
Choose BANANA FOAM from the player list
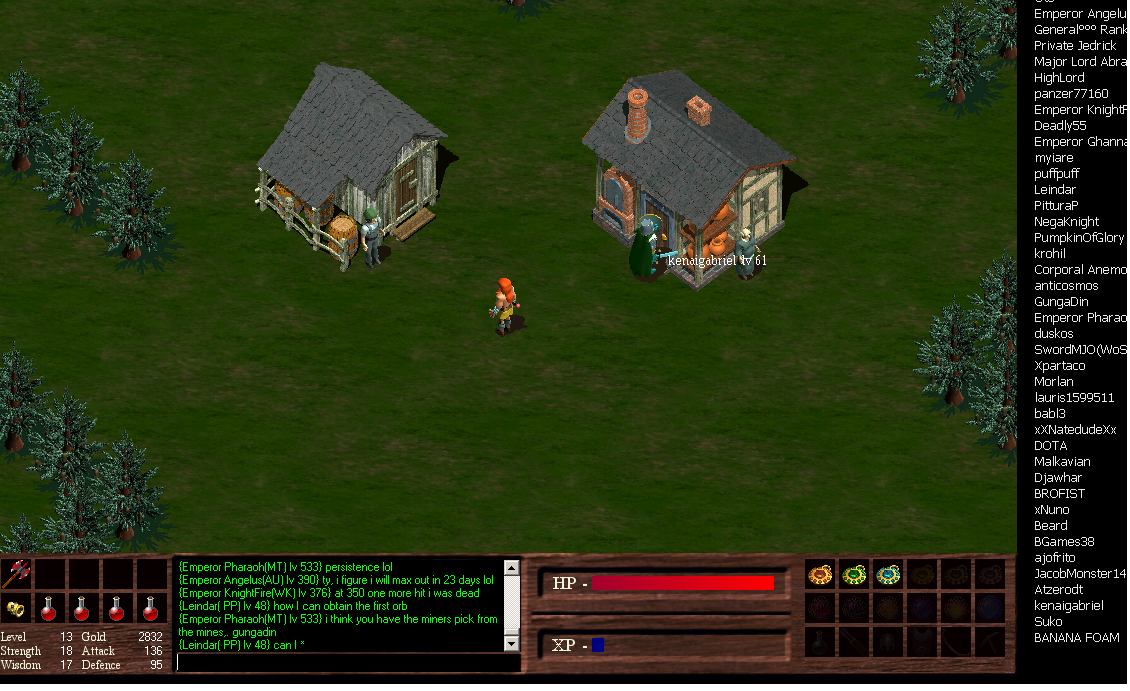tap(1077, 638)
